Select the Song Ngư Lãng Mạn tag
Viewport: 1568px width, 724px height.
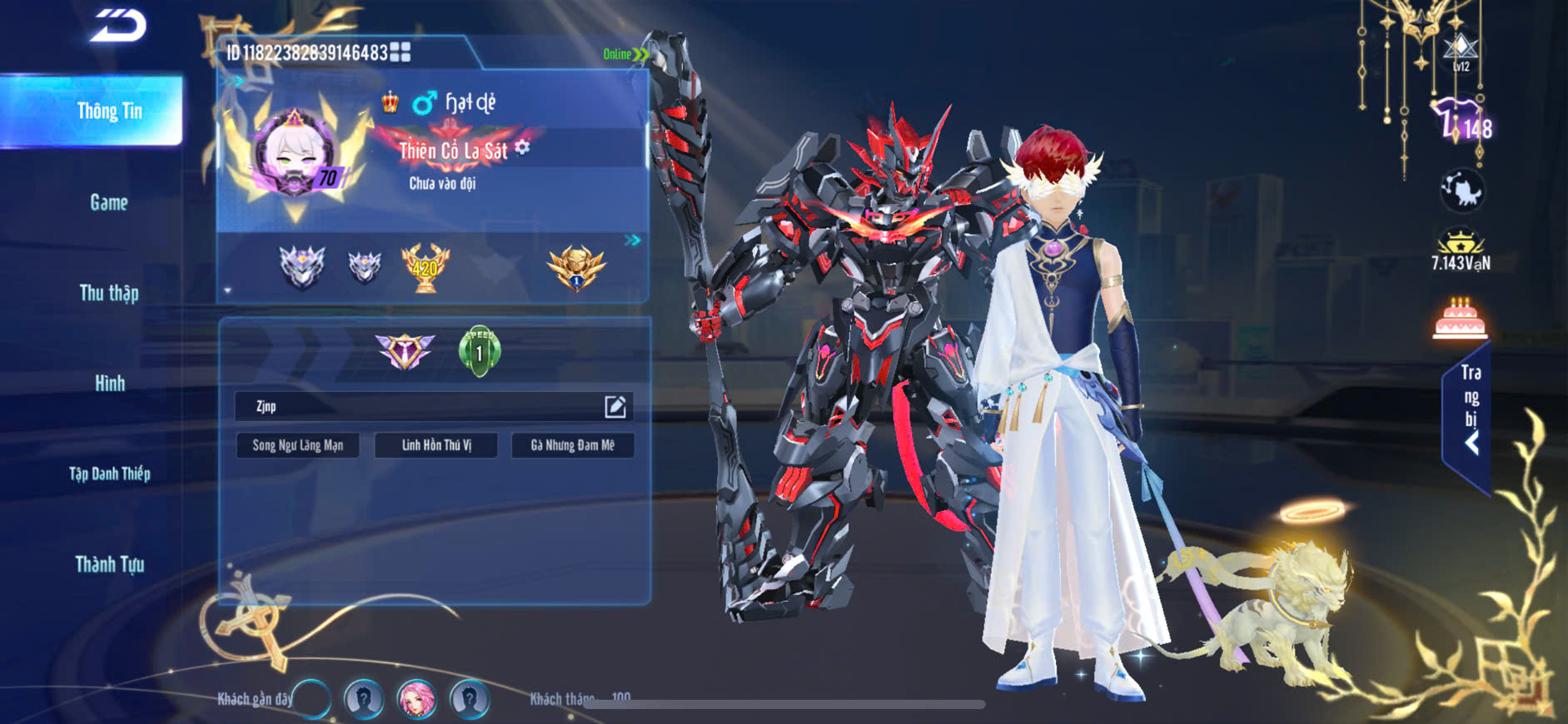tap(297, 445)
